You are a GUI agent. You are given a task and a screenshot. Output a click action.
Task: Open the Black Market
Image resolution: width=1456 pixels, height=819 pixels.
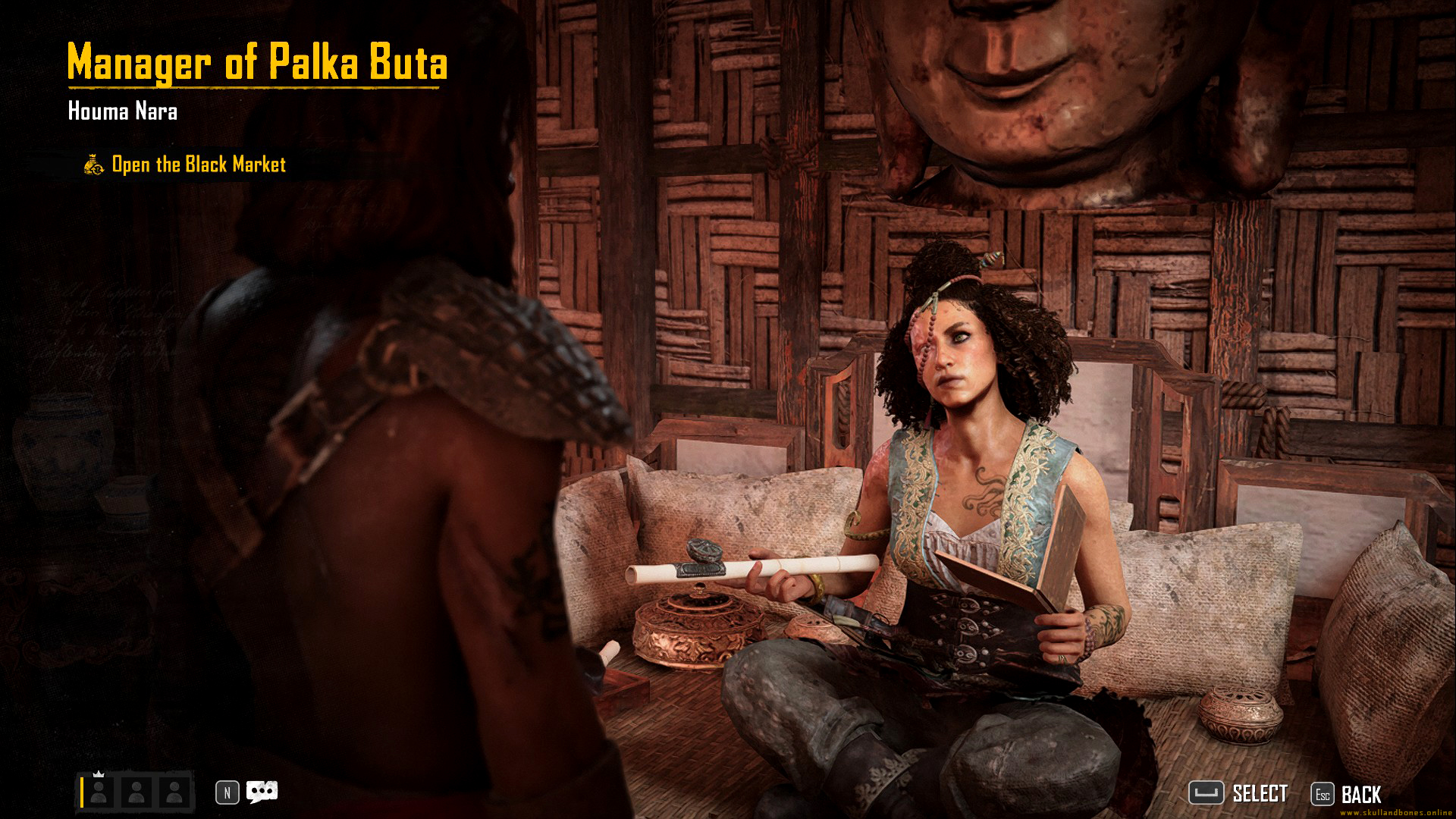[198, 165]
